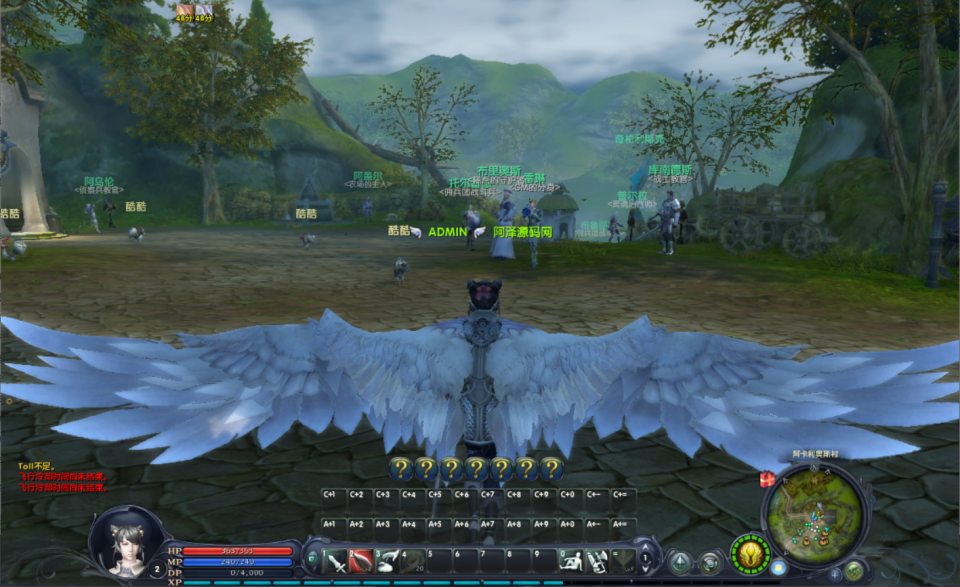Open the red gift box beside the minimap
Image resolution: width=960 pixels, height=587 pixels.
click(x=767, y=479)
